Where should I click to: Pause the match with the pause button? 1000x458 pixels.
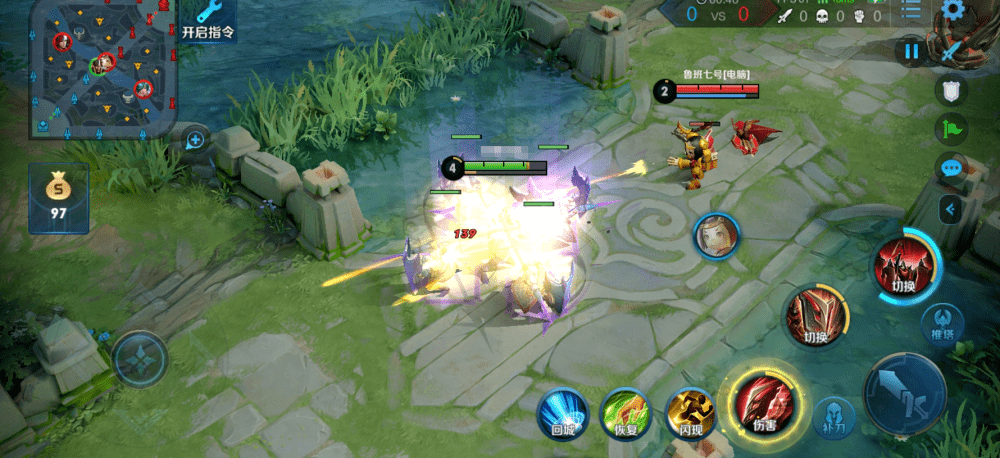(912, 50)
